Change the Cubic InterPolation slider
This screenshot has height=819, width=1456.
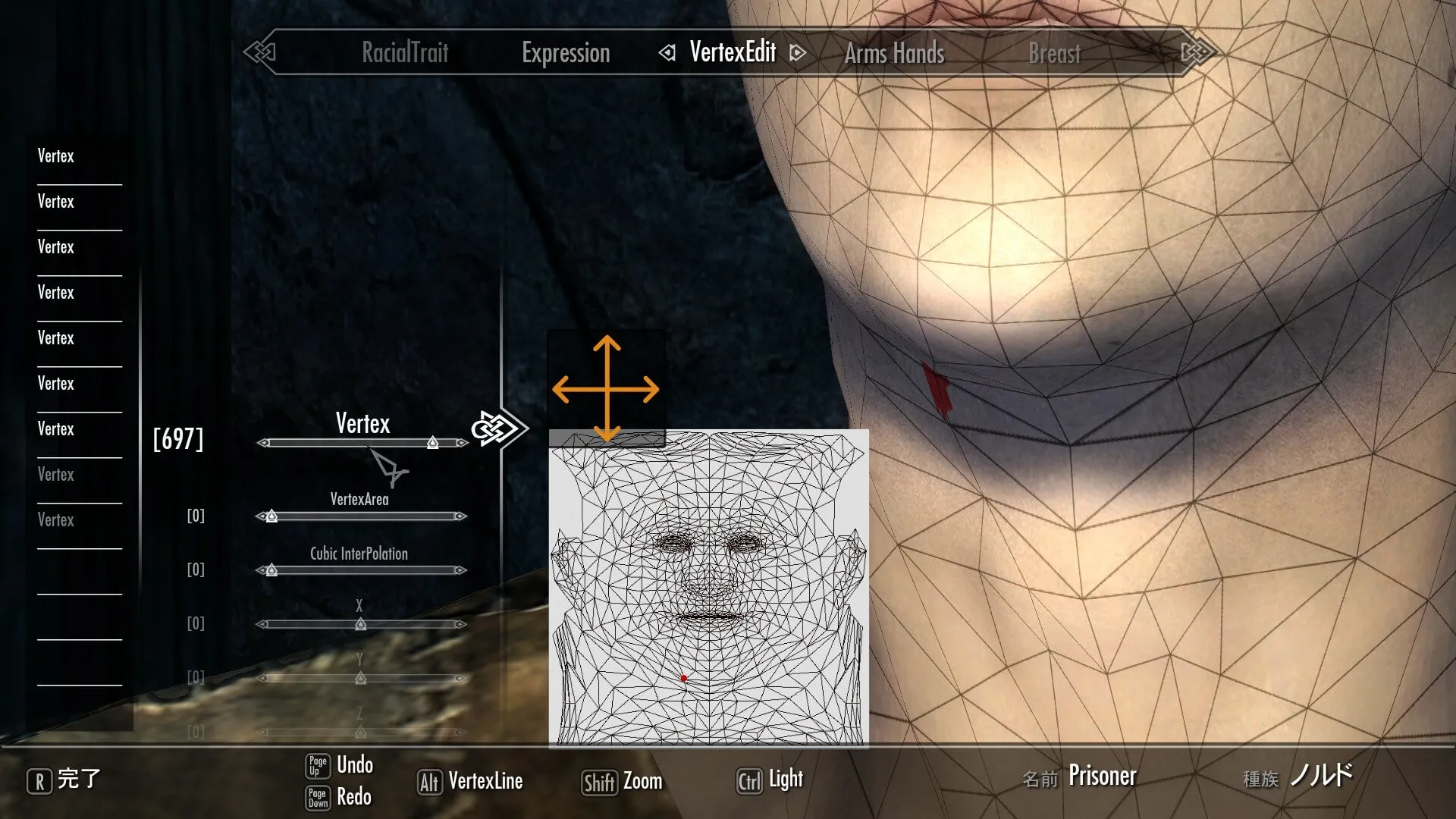(x=271, y=570)
